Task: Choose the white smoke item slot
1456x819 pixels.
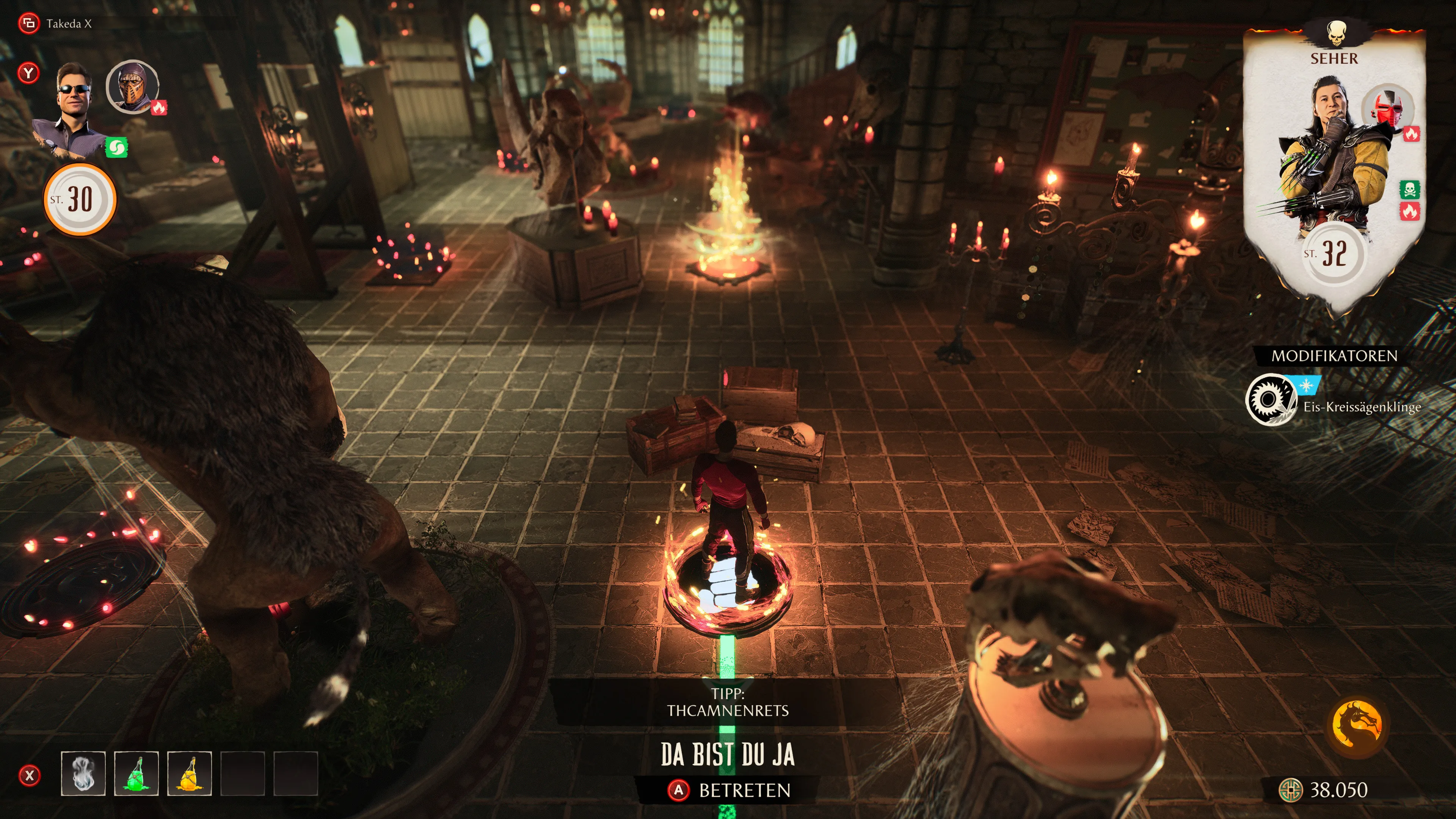Action: click(83, 774)
